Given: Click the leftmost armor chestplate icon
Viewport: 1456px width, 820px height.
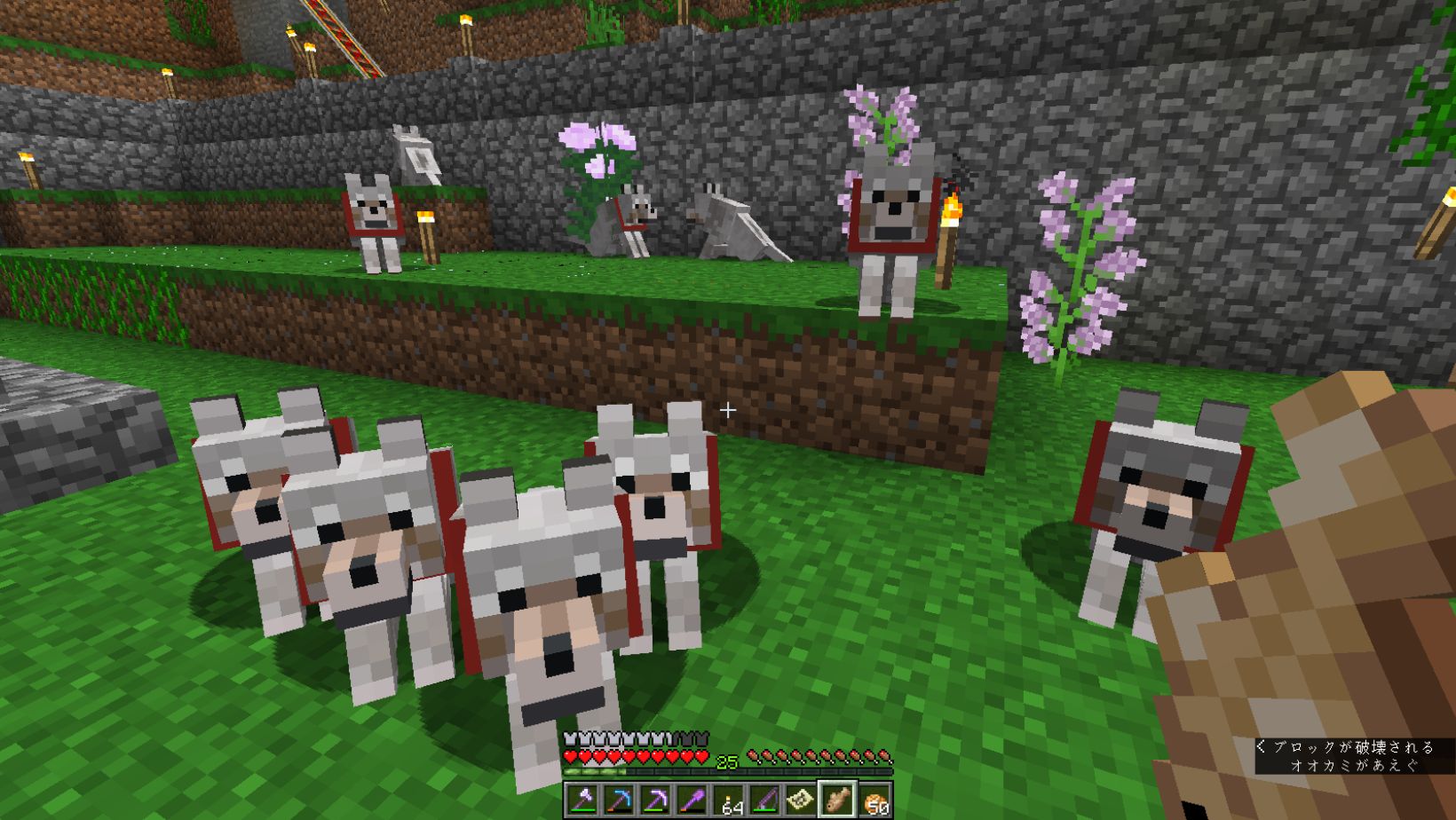Looking at the screenshot, I should [569, 737].
